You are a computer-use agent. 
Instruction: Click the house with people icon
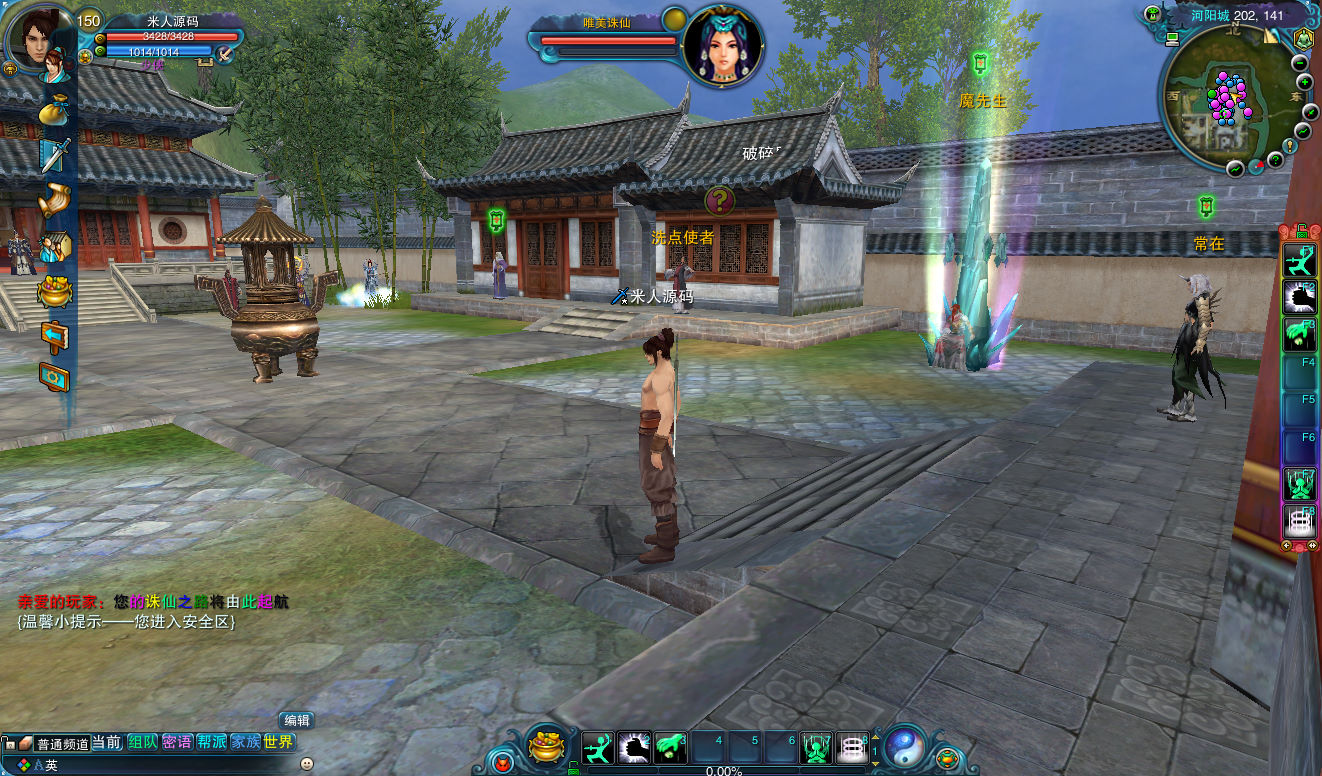(54, 246)
